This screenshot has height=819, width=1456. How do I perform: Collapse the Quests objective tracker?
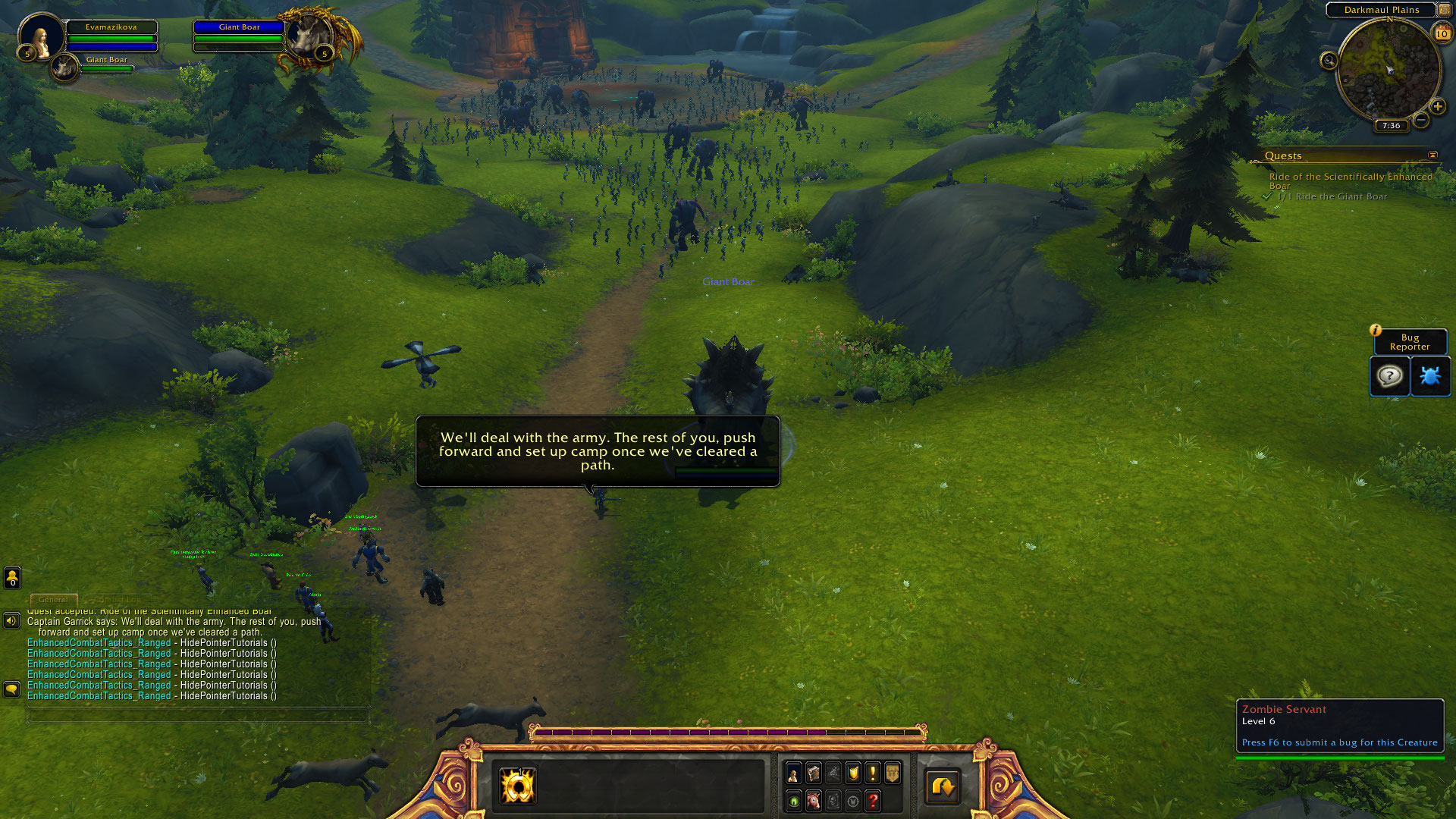click(1432, 155)
